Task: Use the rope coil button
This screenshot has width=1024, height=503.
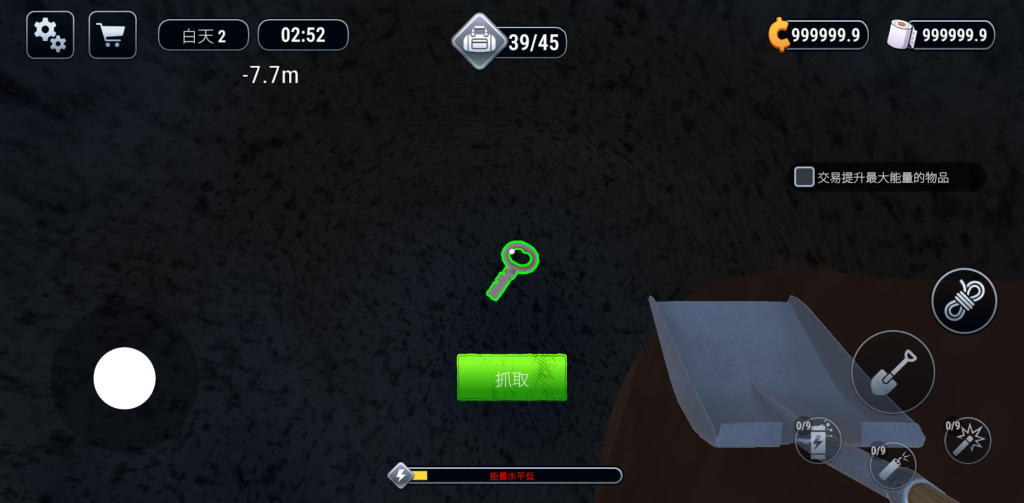Action: (x=964, y=301)
